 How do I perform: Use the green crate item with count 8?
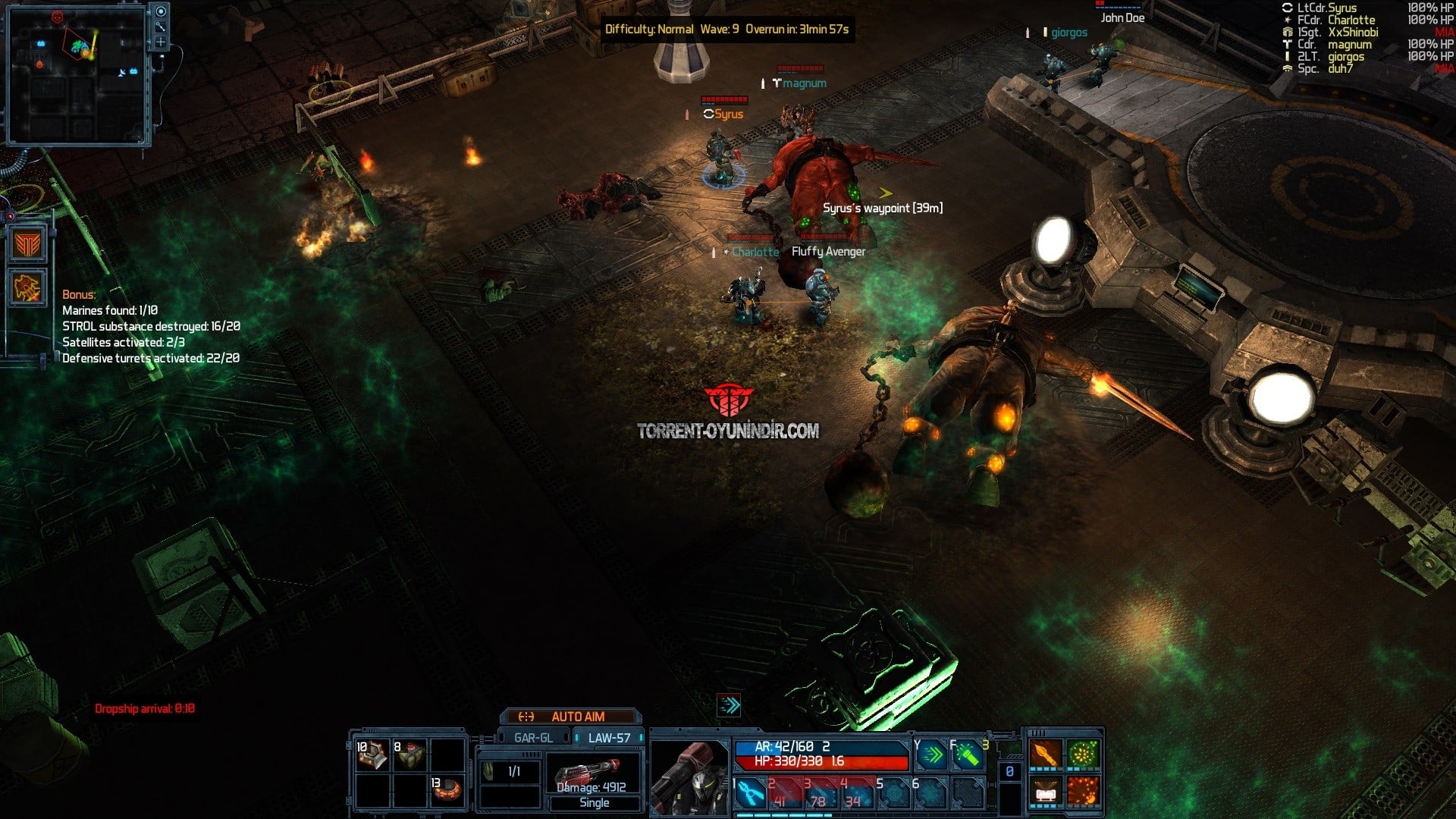[409, 755]
